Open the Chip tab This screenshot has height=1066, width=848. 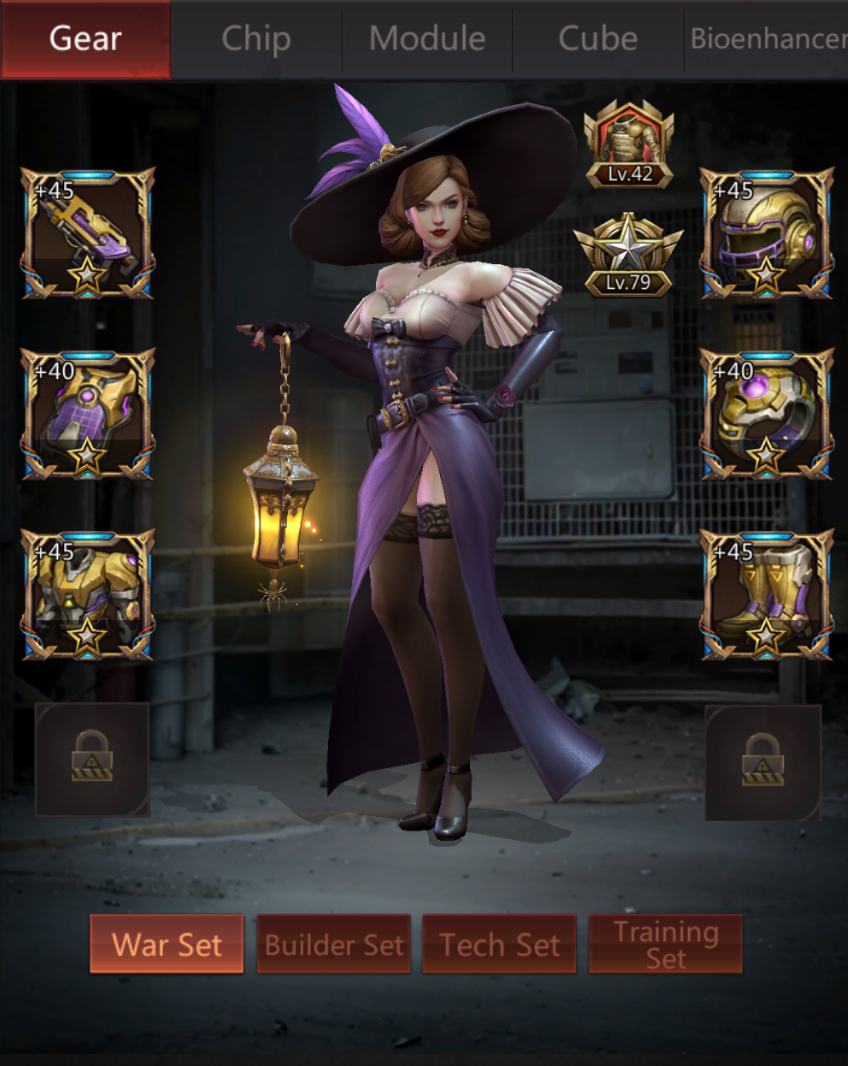(256, 39)
